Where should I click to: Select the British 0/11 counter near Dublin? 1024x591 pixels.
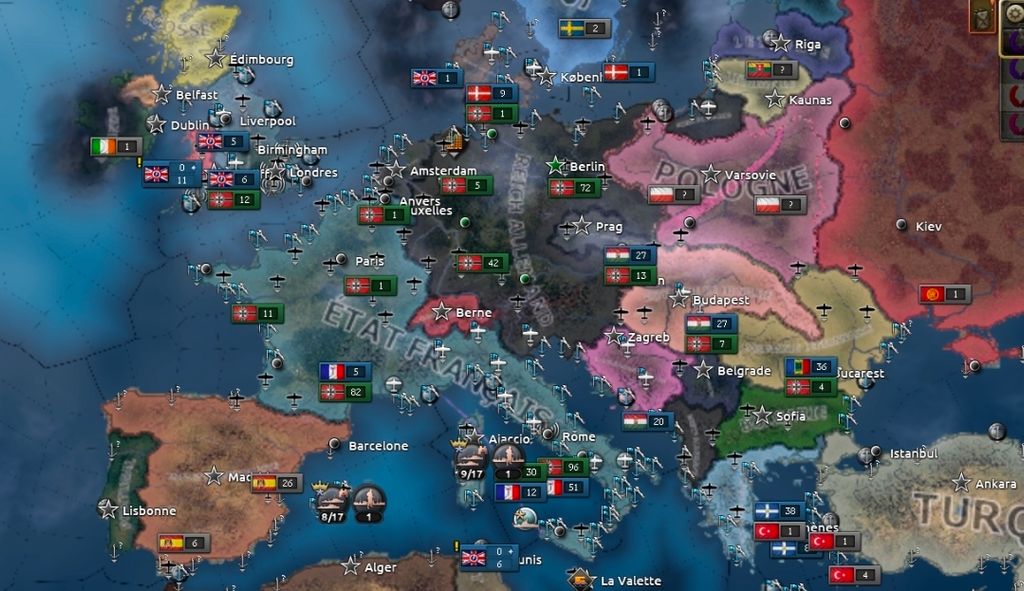pyautogui.click(x=170, y=174)
